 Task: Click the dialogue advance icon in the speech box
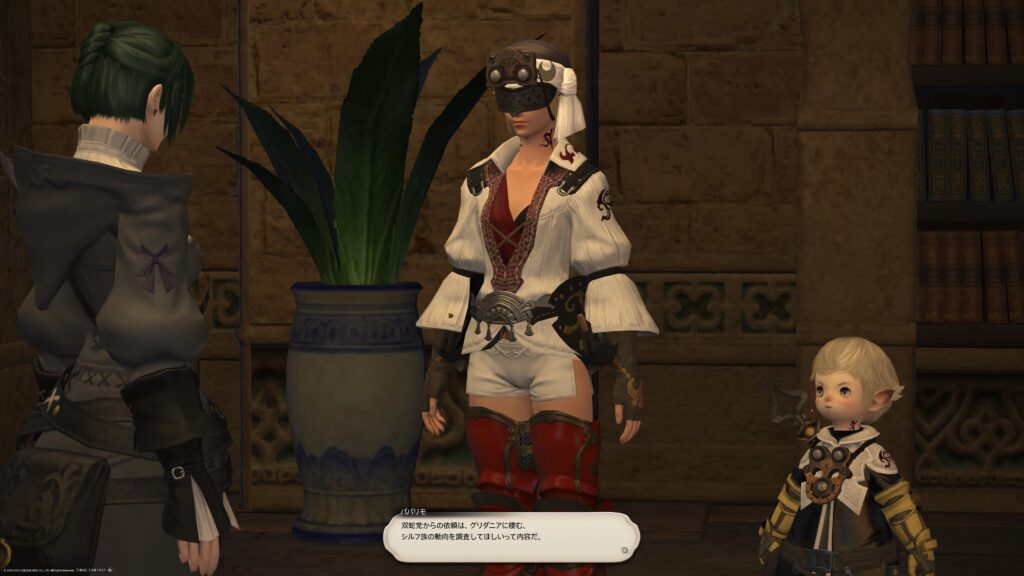(625, 549)
